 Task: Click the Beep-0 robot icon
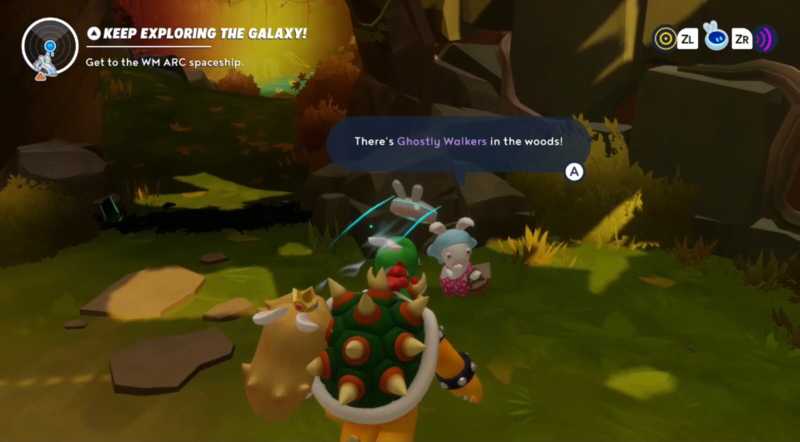716,39
